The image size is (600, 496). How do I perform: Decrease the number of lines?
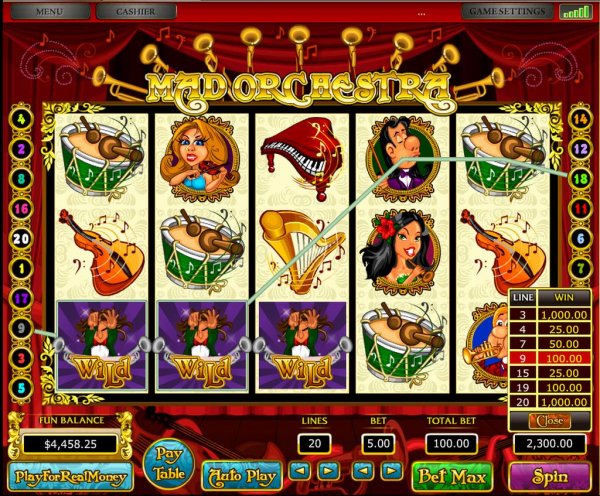(300, 468)
